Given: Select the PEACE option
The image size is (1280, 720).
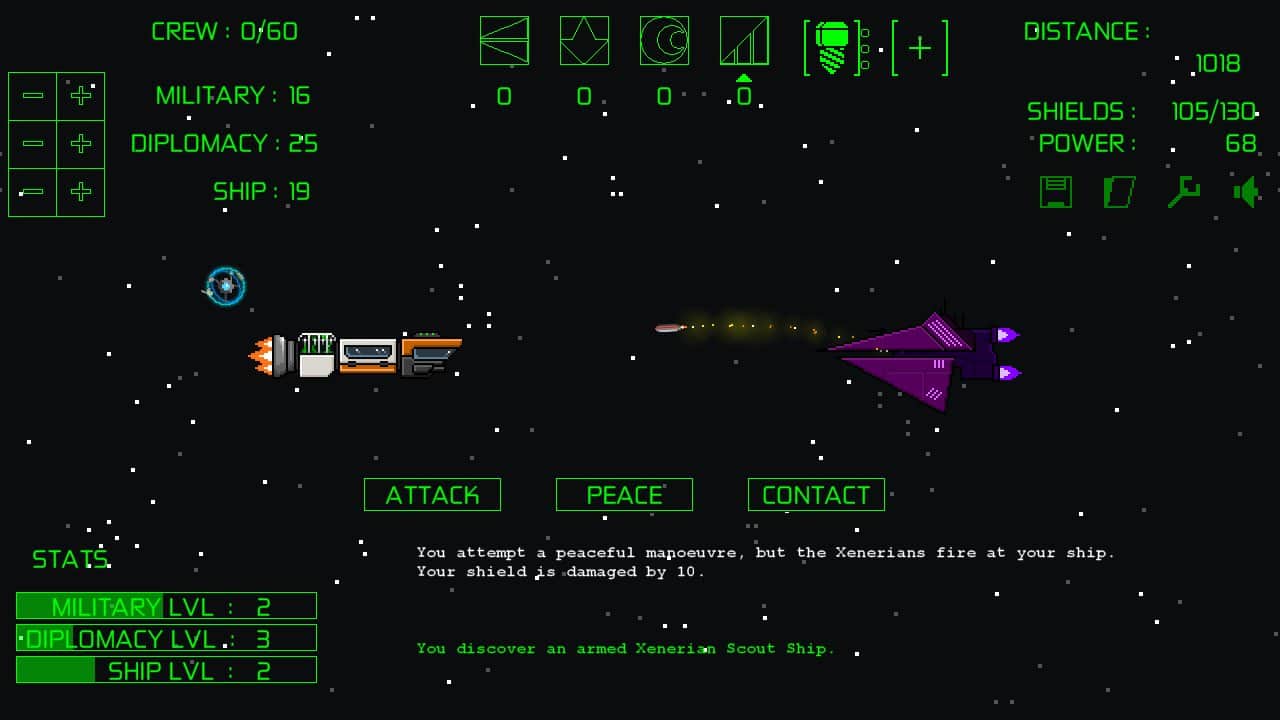Looking at the screenshot, I should (x=624, y=495).
